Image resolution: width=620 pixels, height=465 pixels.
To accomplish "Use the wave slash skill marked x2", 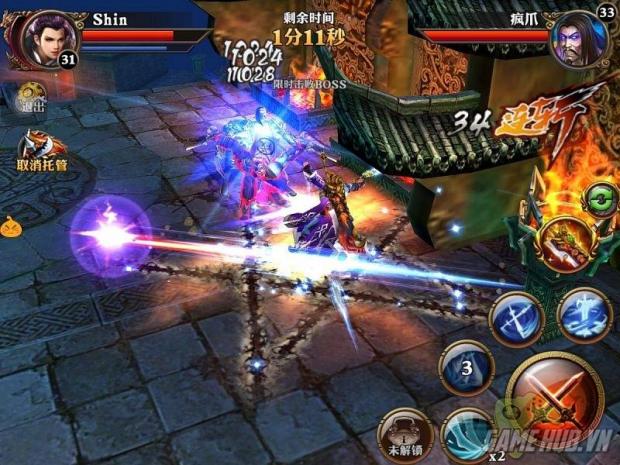I will (x=466, y=433).
